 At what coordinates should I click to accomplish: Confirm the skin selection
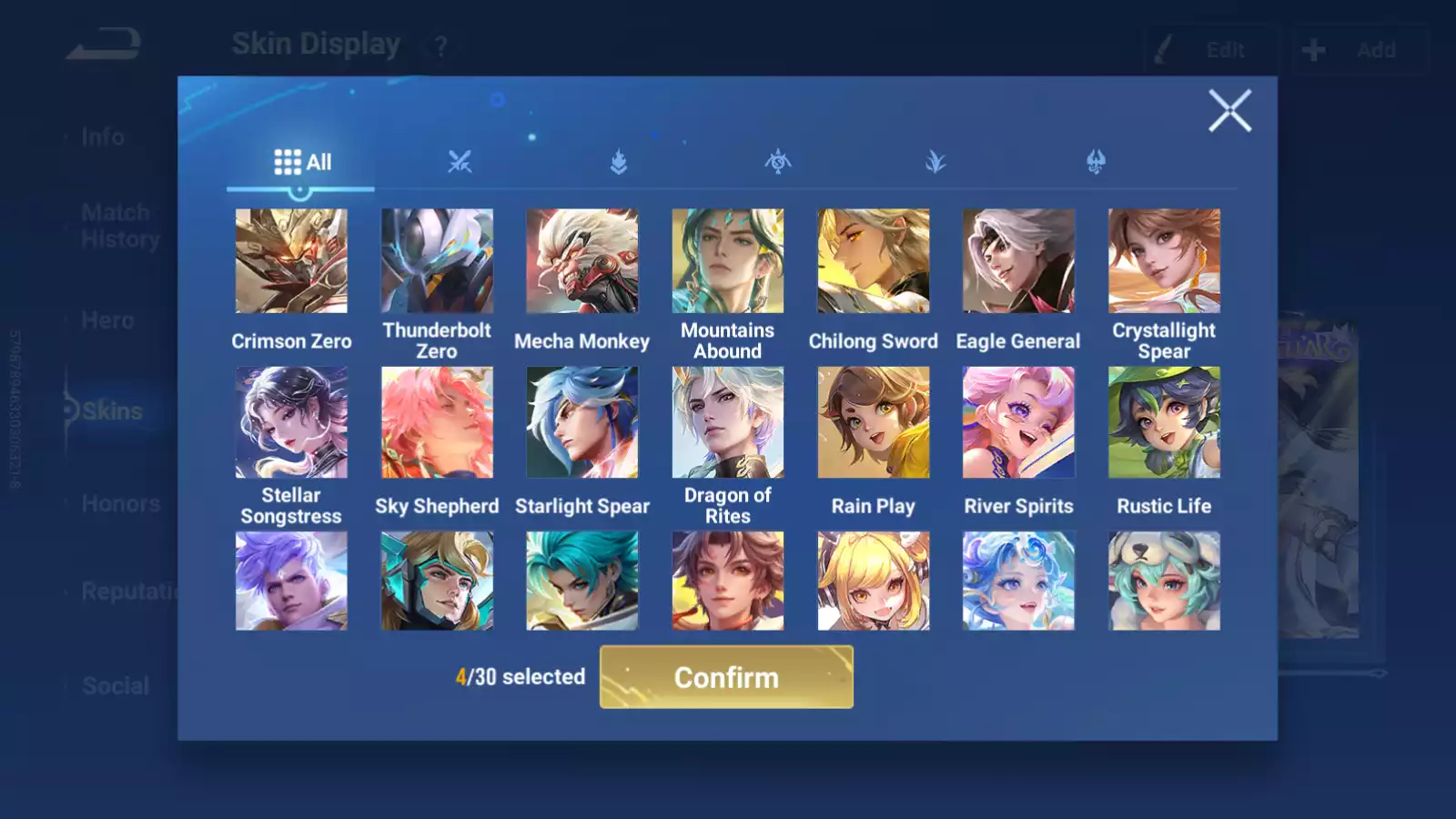pyautogui.click(x=726, y=677)
